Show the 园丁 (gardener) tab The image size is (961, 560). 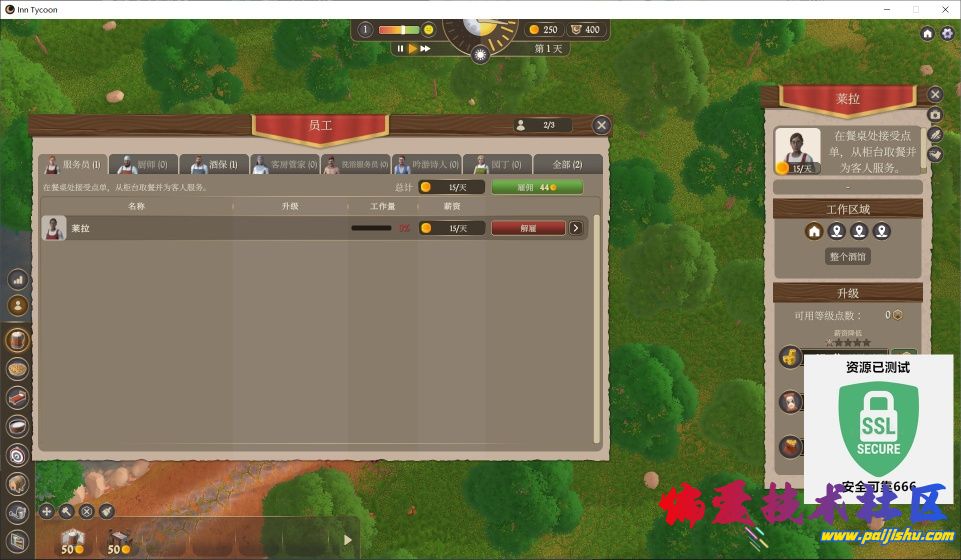[497, 165]
